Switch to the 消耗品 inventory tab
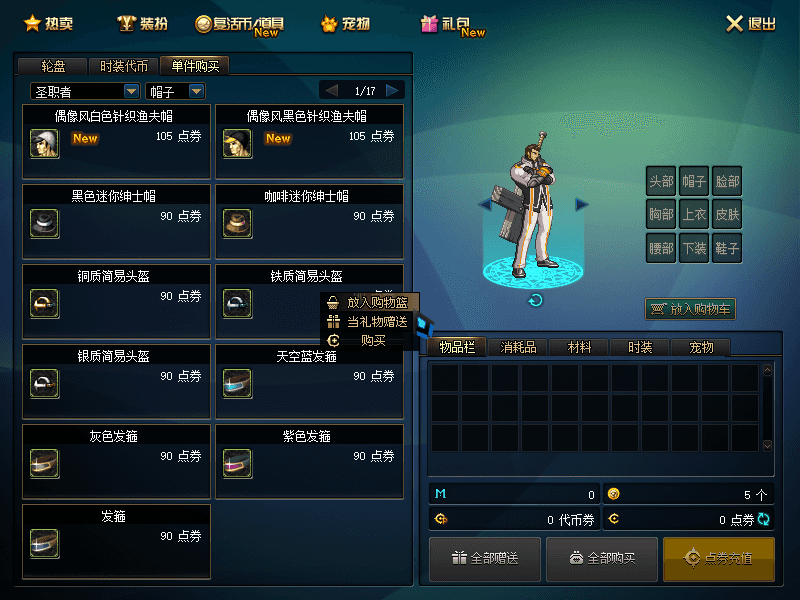This screenshot has height=600, width=800. pyautogui.click(x=518, y=347)
